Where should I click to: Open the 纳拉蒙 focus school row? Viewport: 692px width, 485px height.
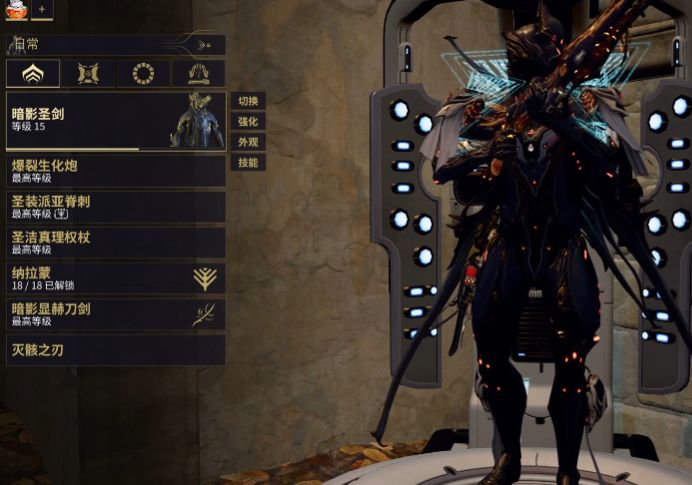pos(115,278)
